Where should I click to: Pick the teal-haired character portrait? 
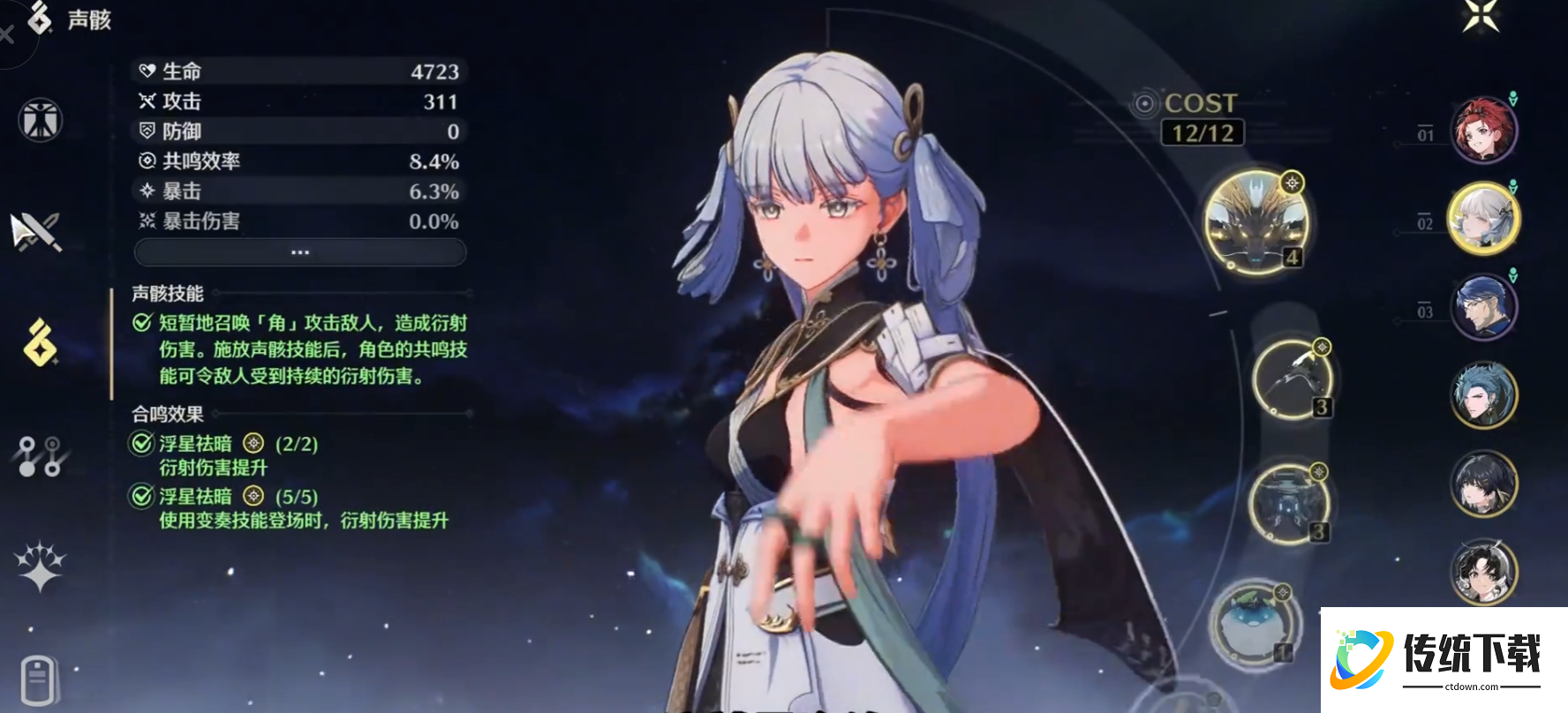[1484, 394]
